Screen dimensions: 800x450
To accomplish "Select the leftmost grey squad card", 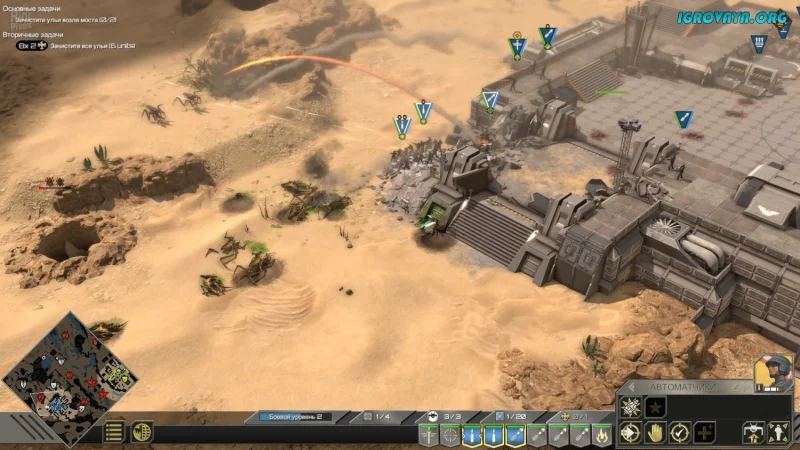I will click(x=428, y=435).
